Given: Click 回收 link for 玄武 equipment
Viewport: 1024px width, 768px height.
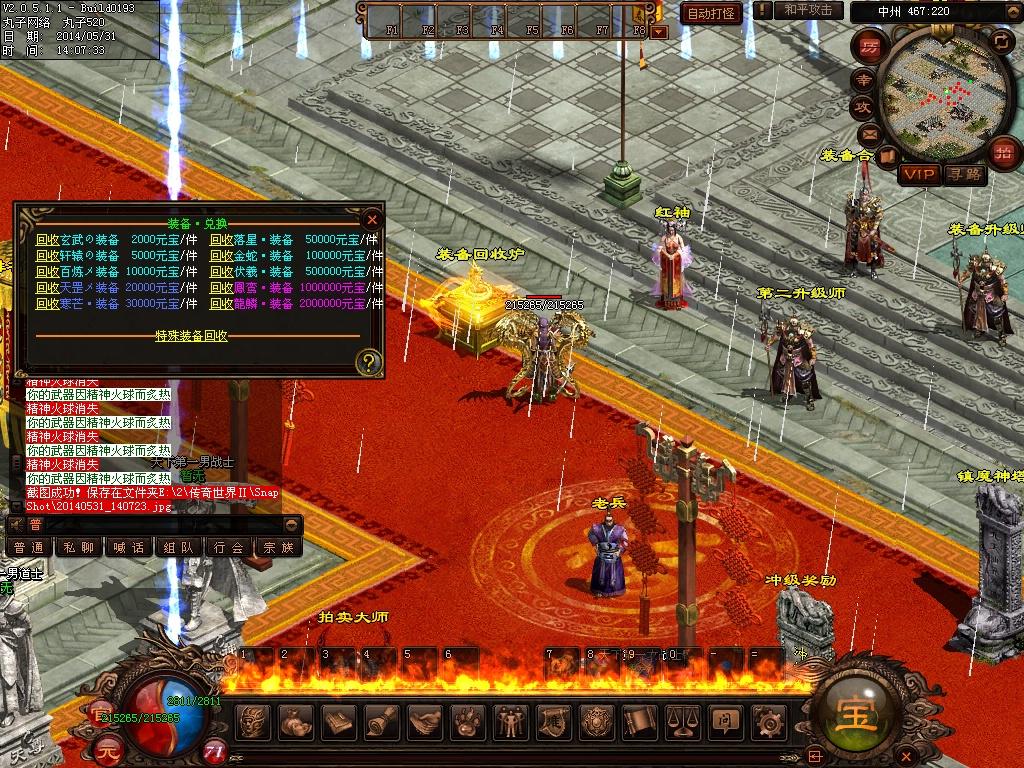Looking at the screenshot, I should coord(47,240).
